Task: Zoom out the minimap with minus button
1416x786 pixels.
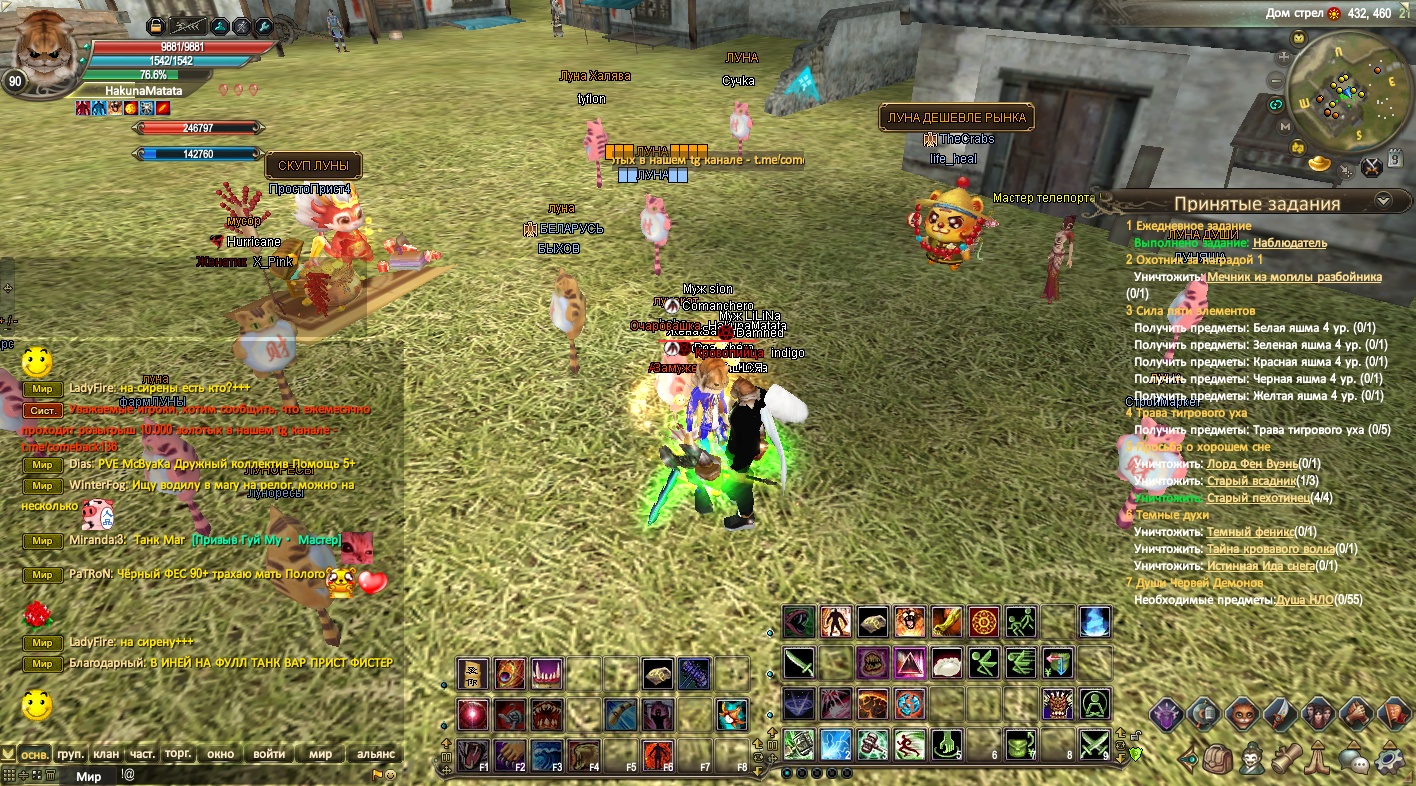Action: pyautogui.click(x=1276, y=81)
